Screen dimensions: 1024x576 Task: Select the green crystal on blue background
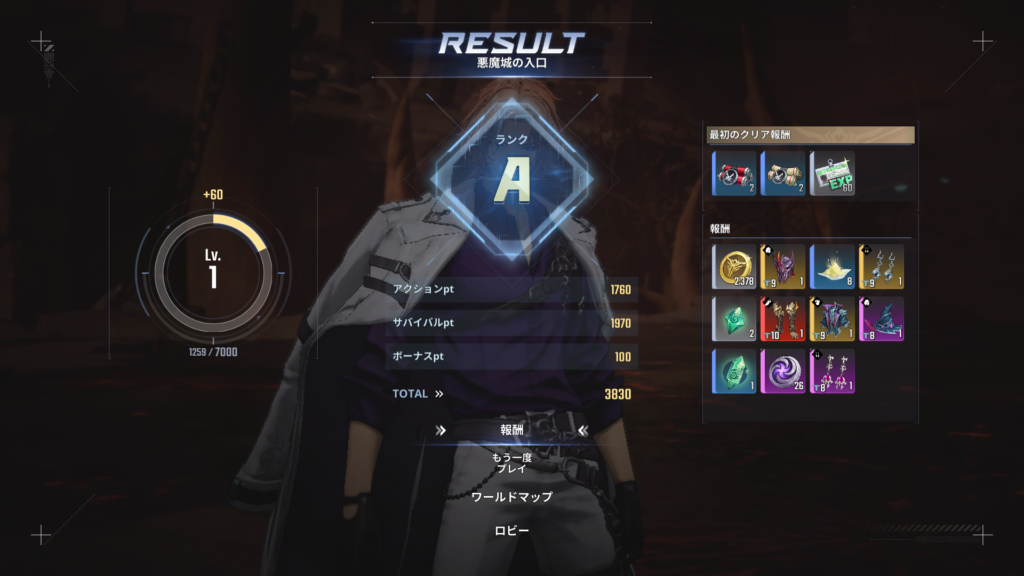pyautogui.click(x=735, y=370)
